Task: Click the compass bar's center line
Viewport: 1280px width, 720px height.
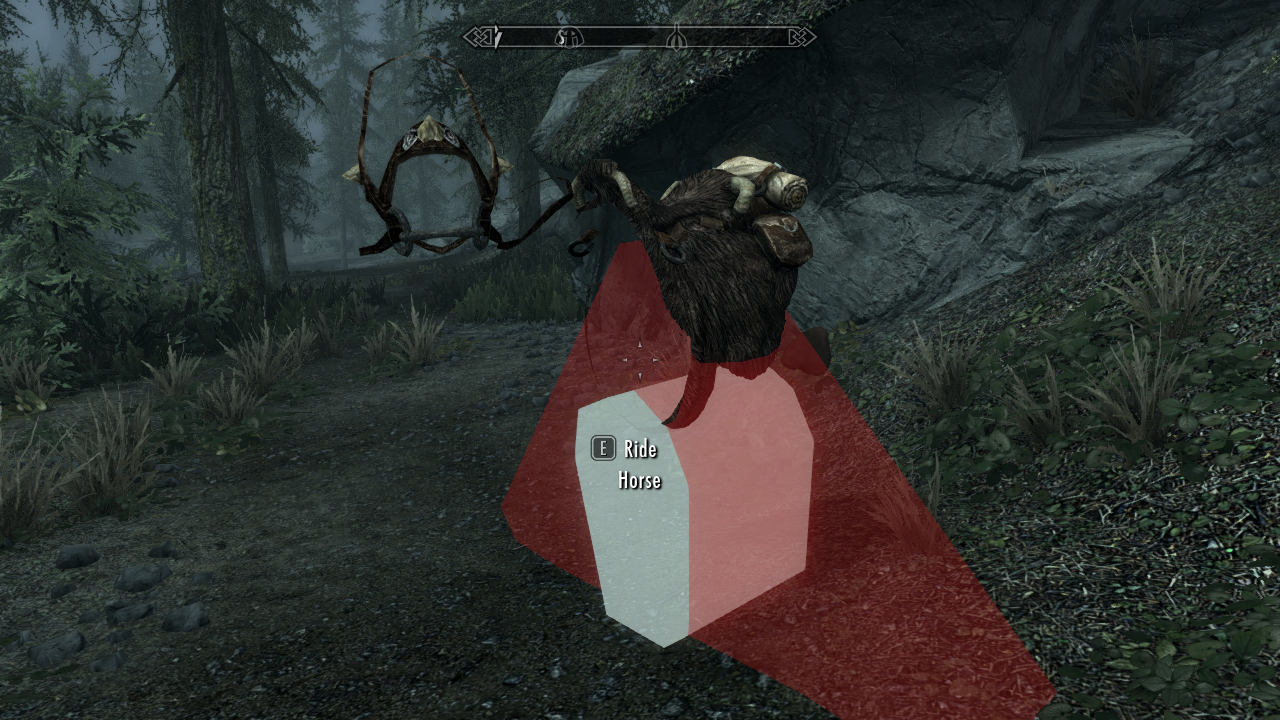Action: click(x=640, y=38)
